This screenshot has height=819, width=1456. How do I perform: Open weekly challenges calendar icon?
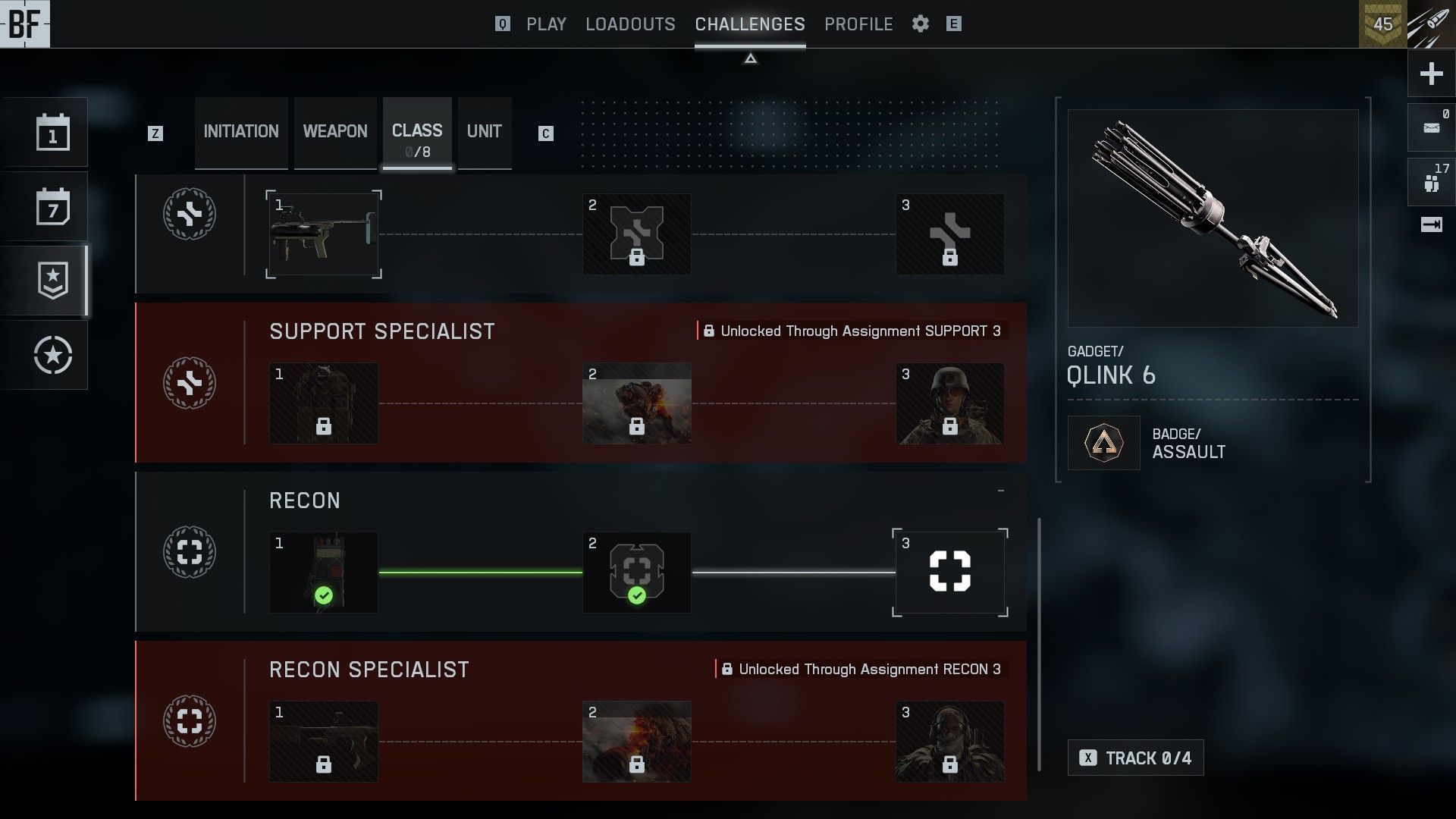click(52, 207)
